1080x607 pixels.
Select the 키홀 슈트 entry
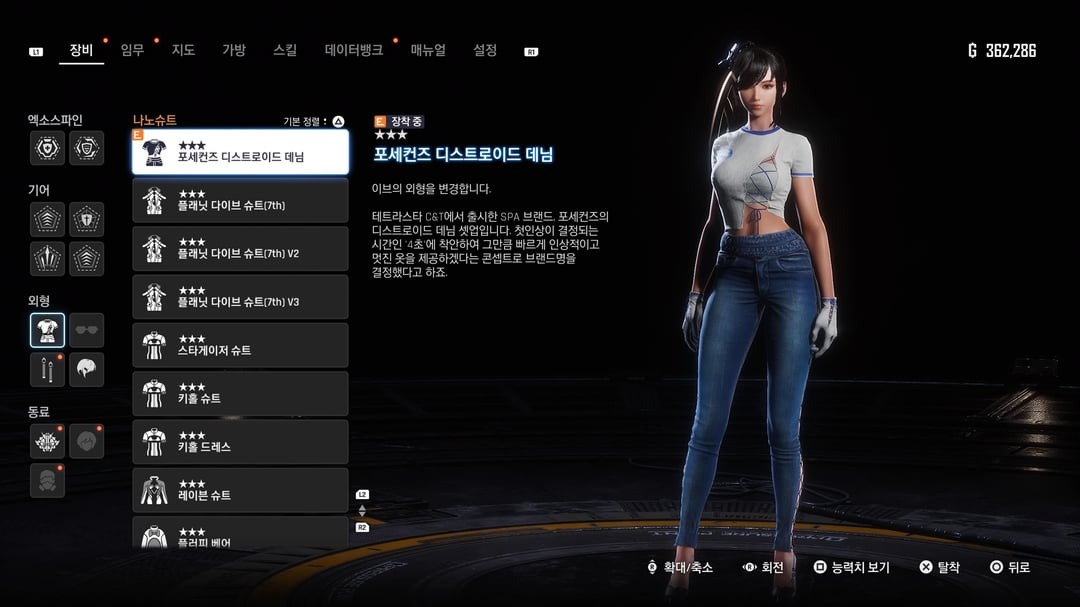point(240,393)
